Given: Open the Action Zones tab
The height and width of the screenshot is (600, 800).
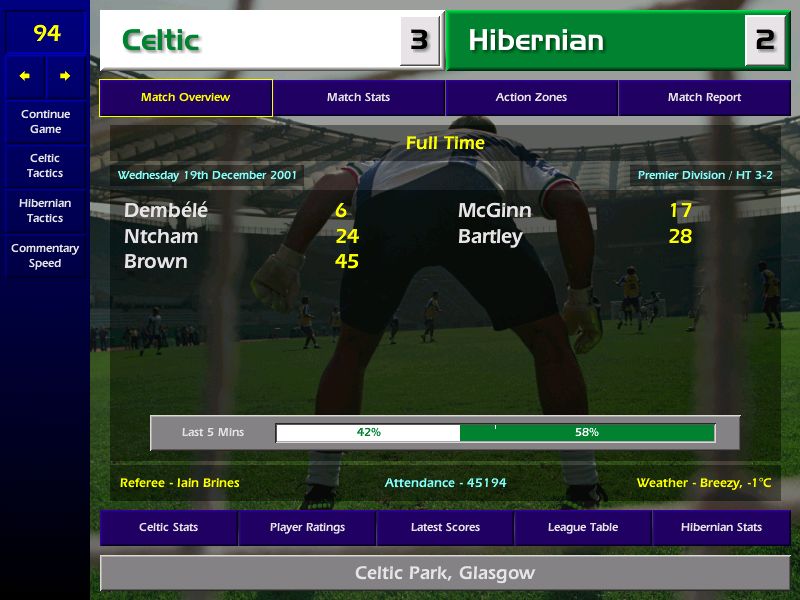Looking at the screenshot, I should click(x=531, y=98).
